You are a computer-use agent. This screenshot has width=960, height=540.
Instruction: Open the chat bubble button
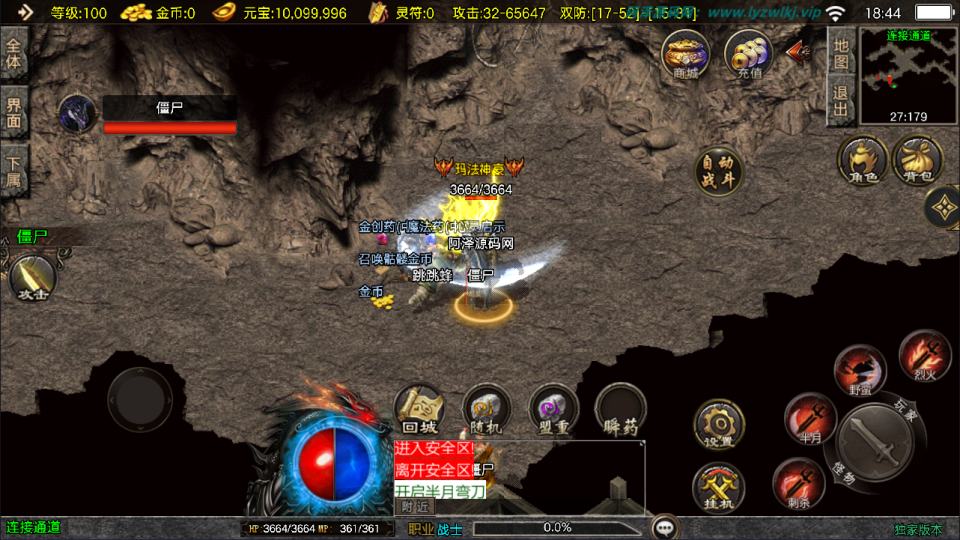click(664, 527)
